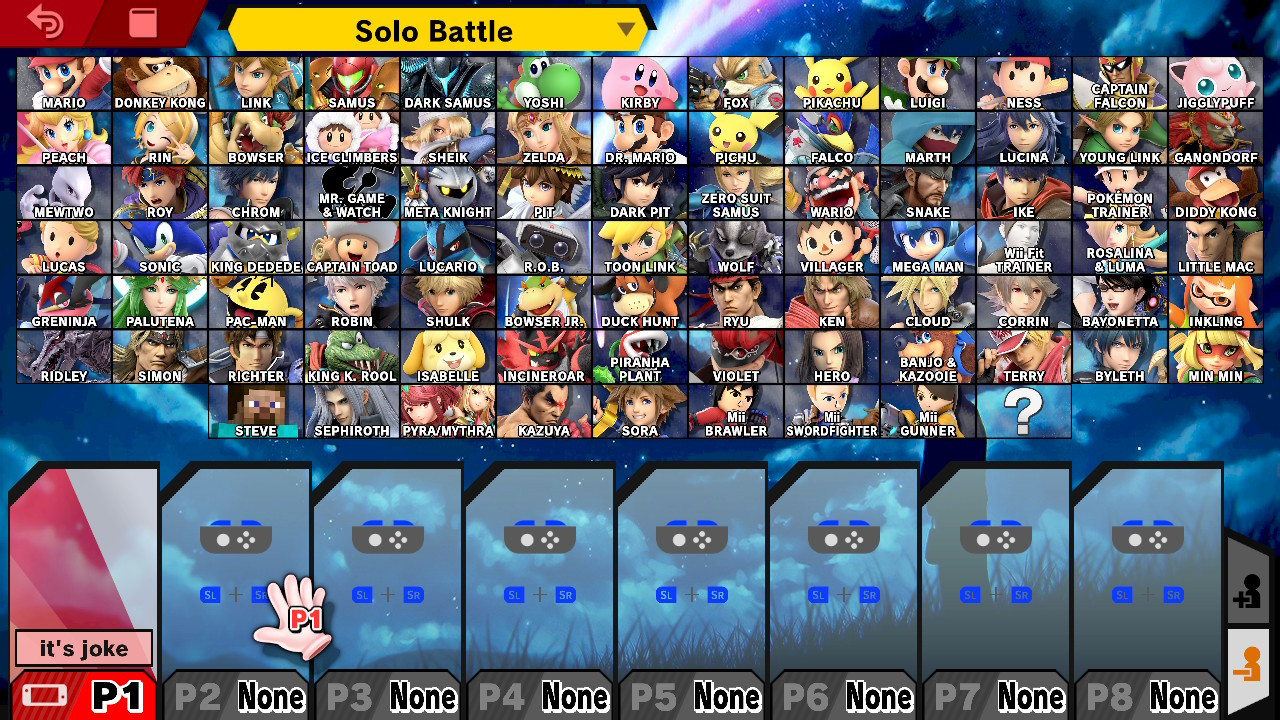The width and height of the screenshot is (1280, 720).
Task: Pick Pikachu from the character grid
Action: point(831,80)
